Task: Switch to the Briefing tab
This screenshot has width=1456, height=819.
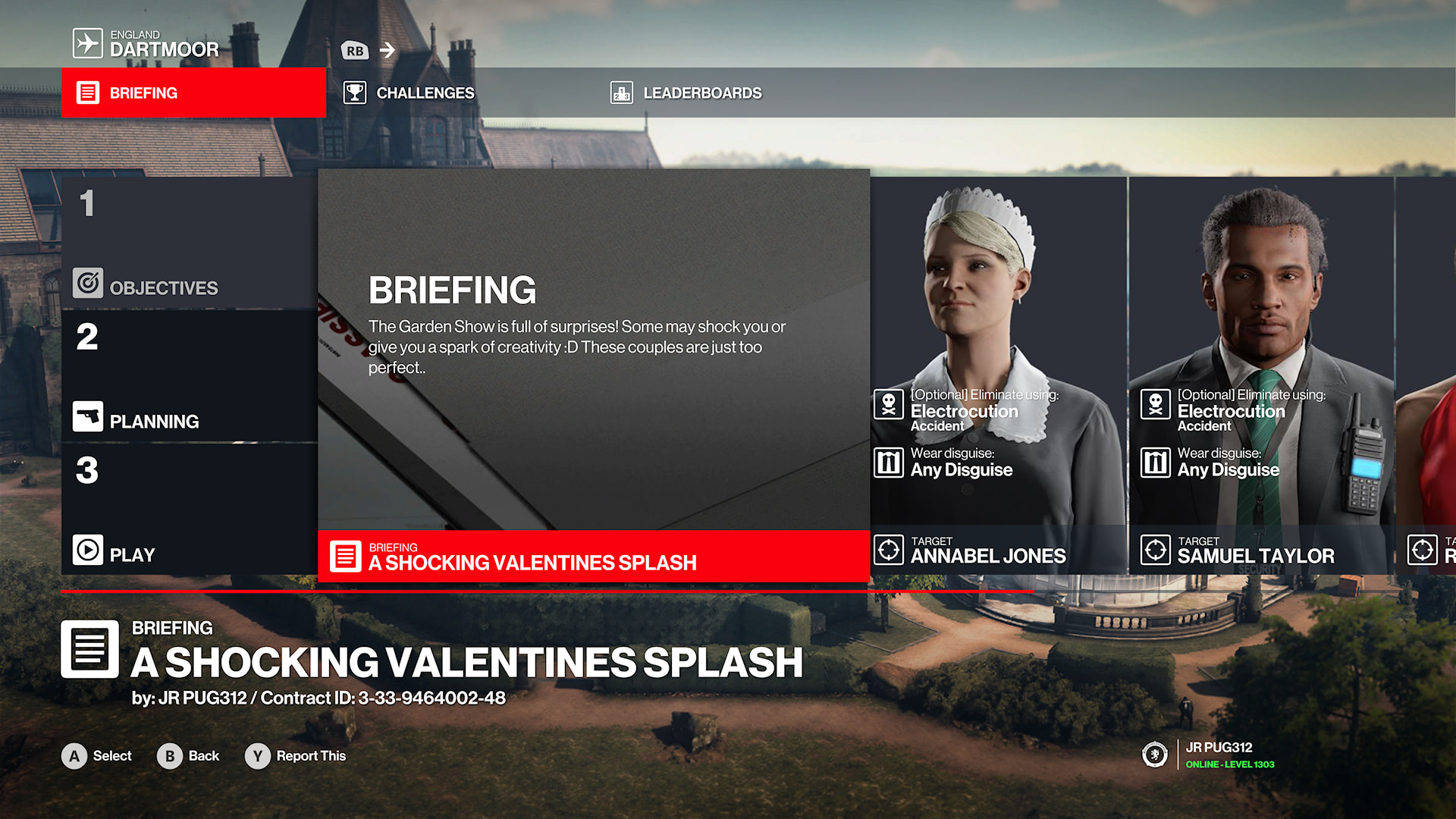Action: click(193, 93)
